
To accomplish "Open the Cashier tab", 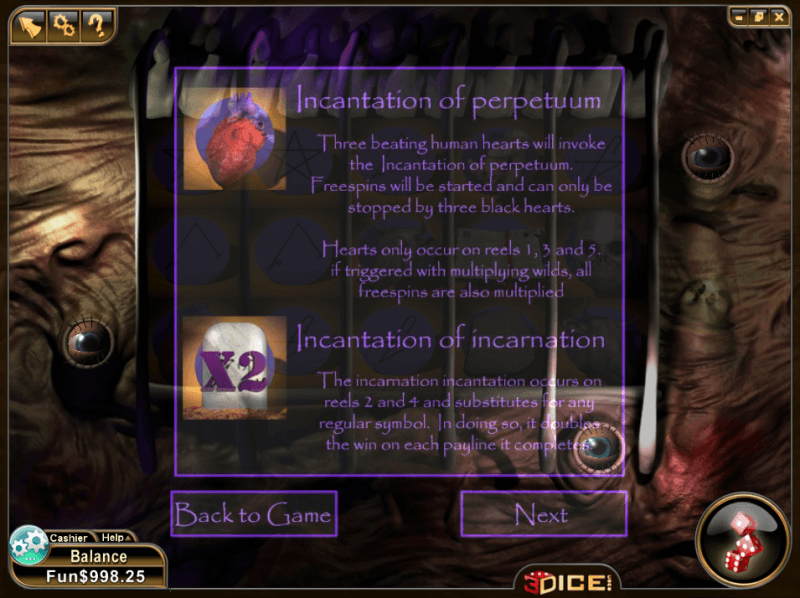I will (x=69, y=538).
